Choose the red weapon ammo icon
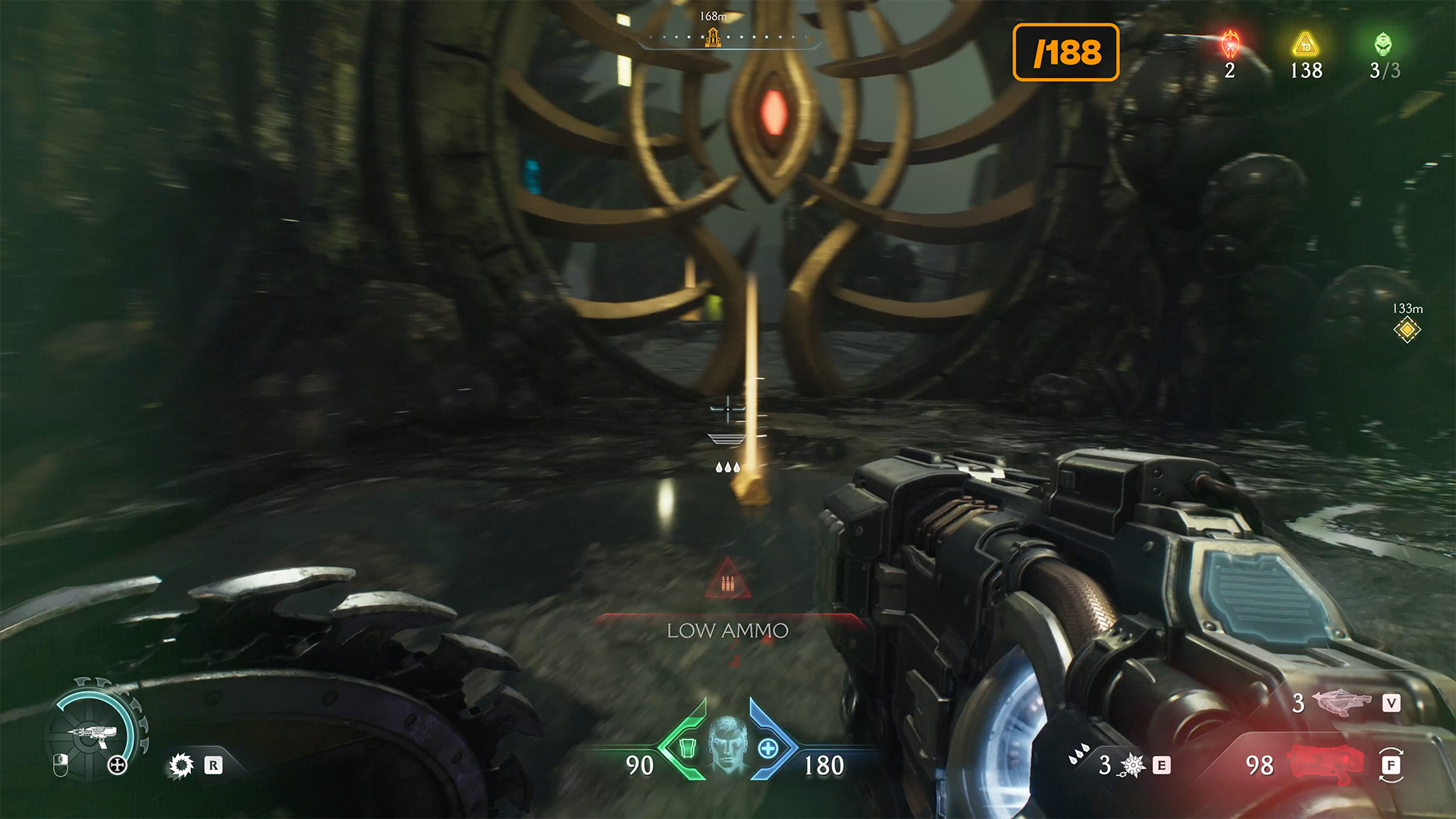Viewport: 1456px width, 819px height. coord(1323,764)
